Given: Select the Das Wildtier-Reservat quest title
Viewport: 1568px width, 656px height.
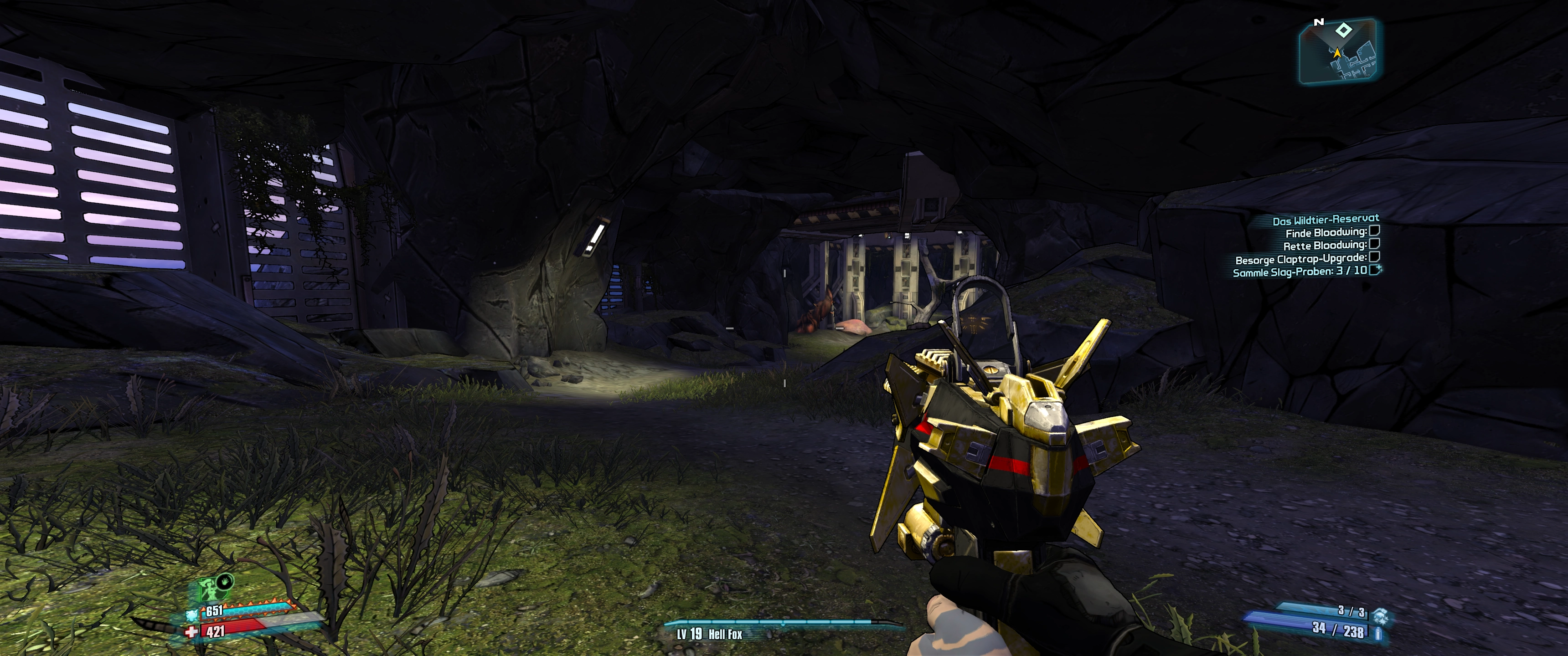Looking at the screenshot, I should pyautogui.click(x=1325, y=220).
